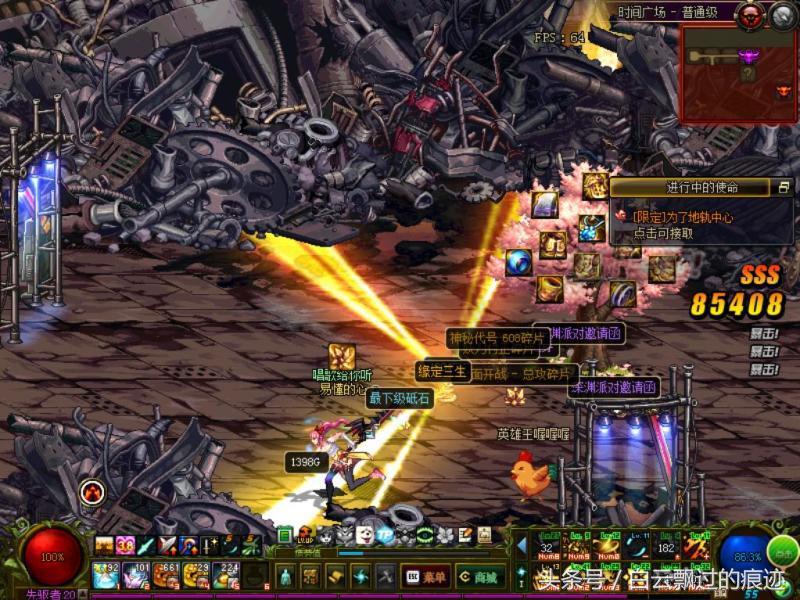Click the red round icon at left edge
Viewport: 800px width, 600px height.
tap(92, 491)
